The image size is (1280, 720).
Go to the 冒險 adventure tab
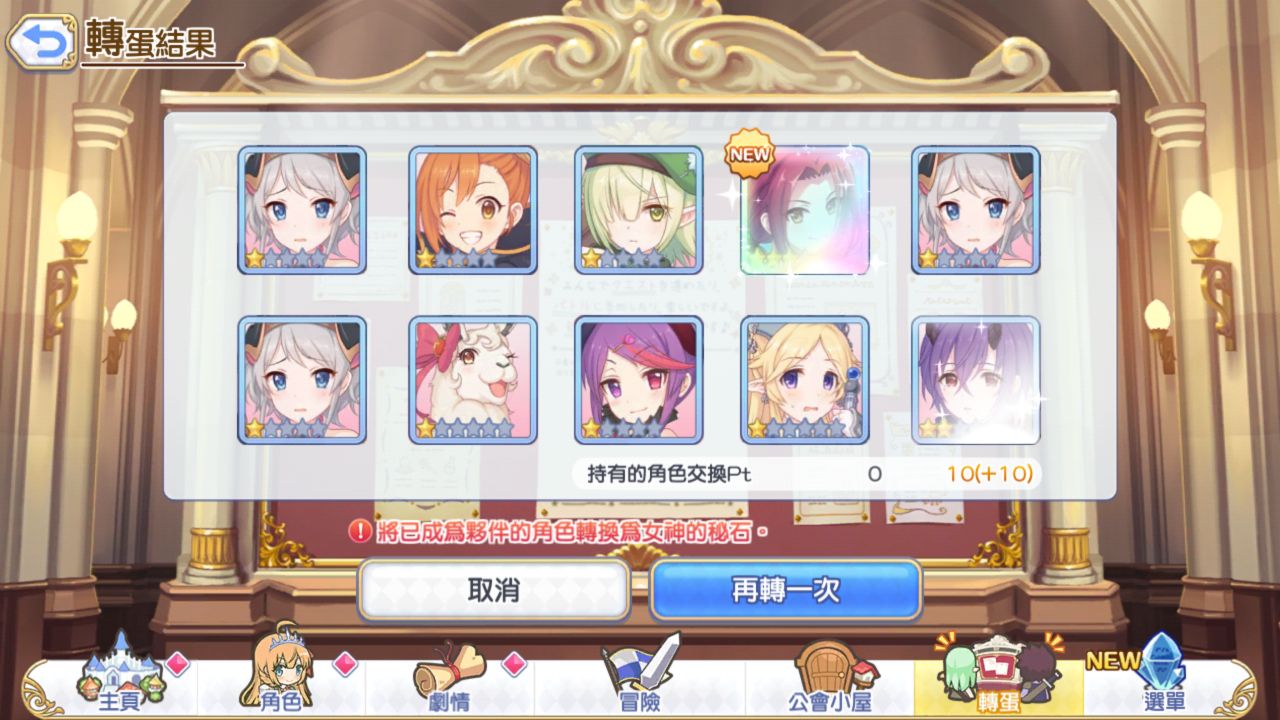[638, 680]
